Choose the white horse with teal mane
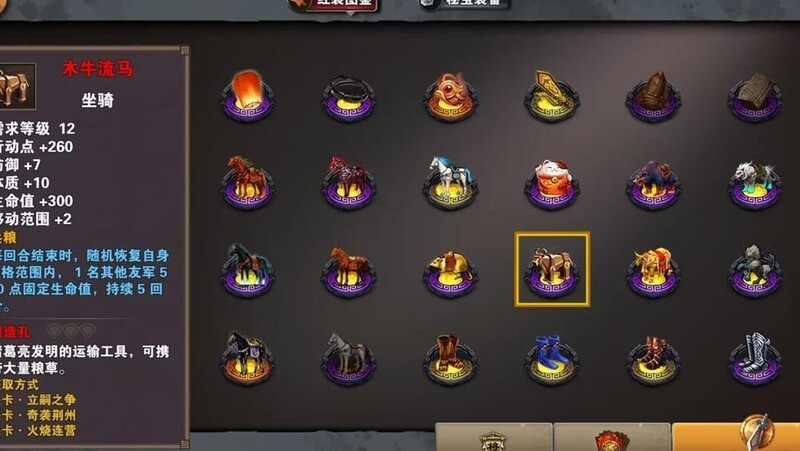This screenshot has width=800, height=451. coord(449,180)
